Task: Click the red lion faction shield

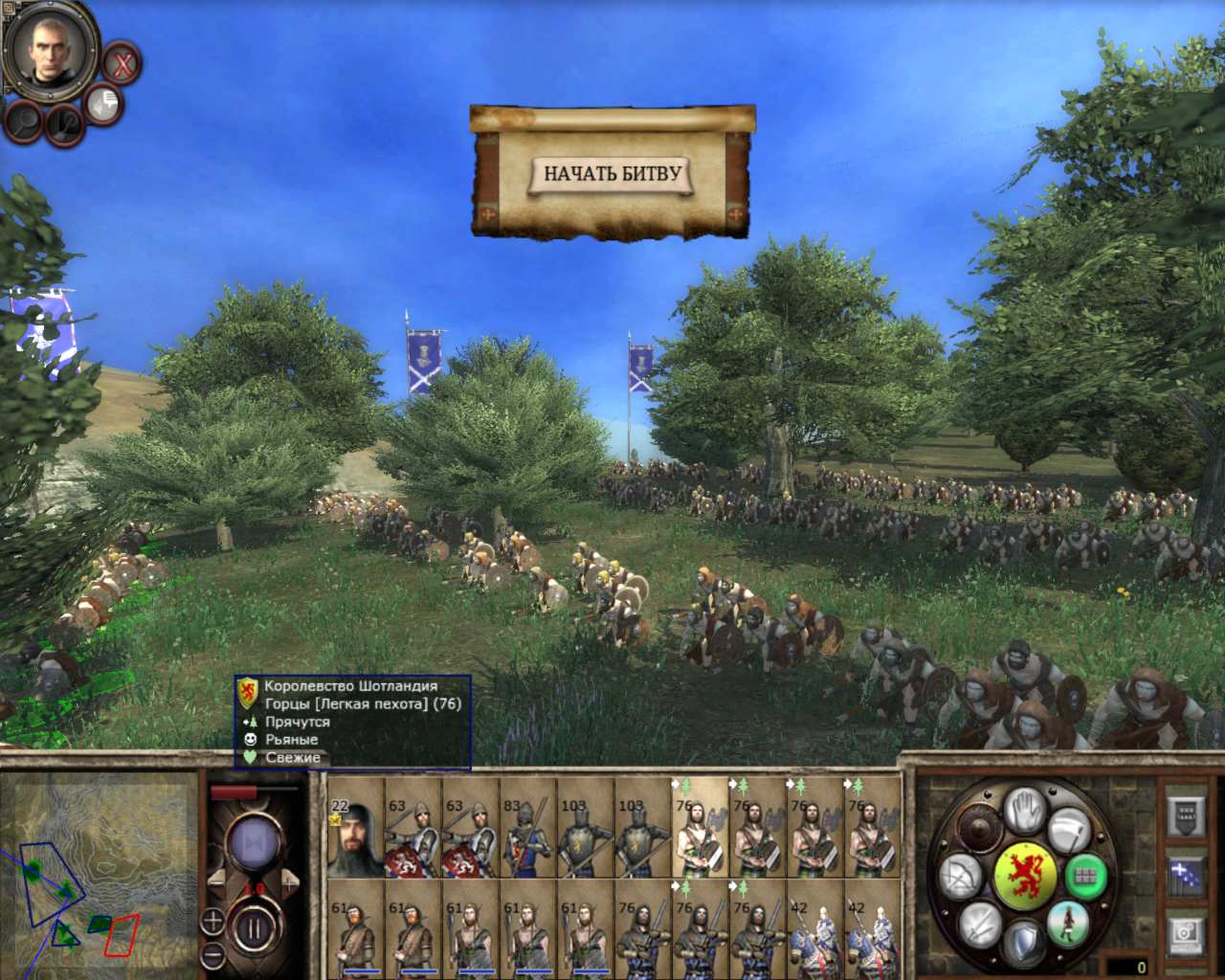Action: [x=1025, y=875]
